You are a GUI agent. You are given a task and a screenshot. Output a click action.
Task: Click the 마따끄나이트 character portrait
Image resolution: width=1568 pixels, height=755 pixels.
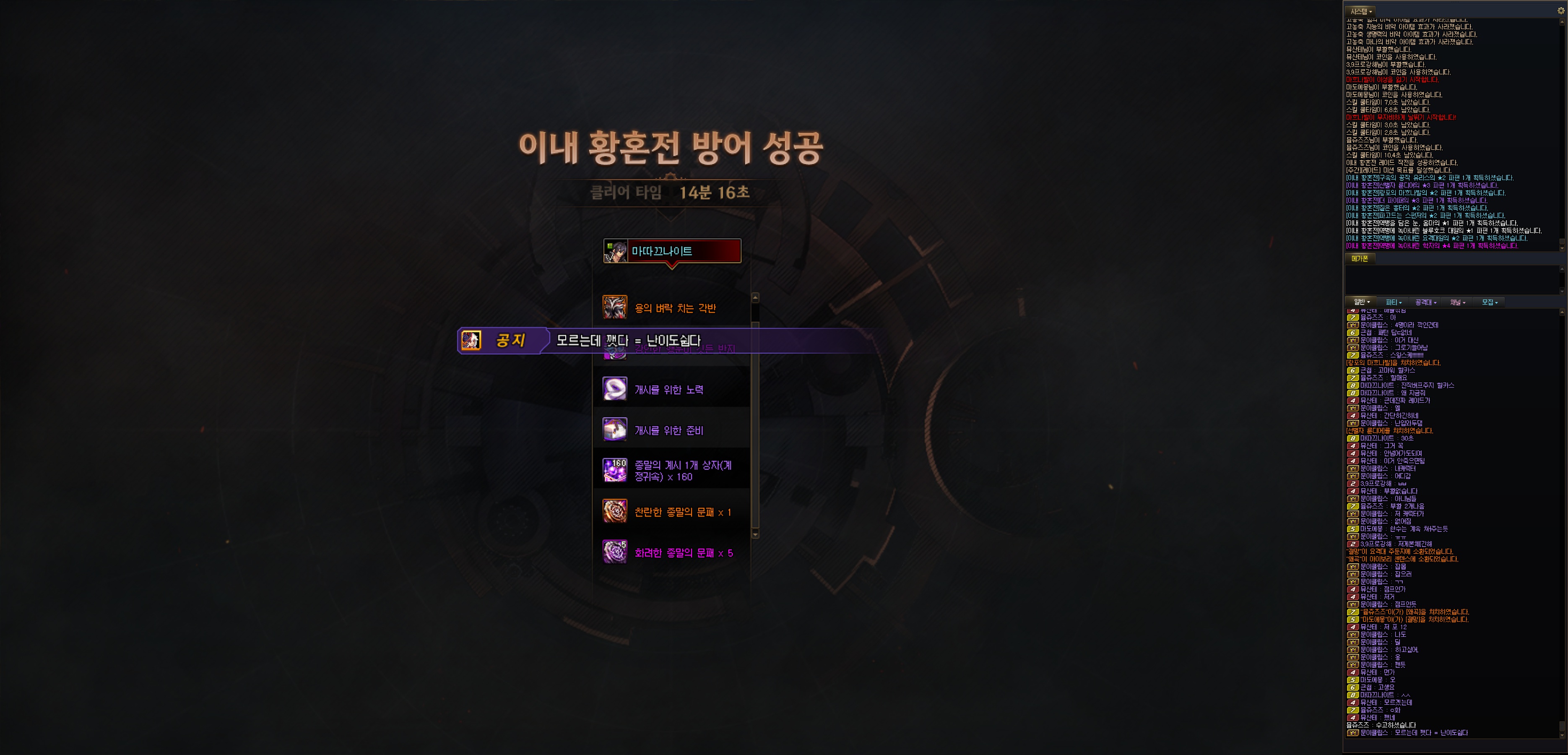point(616,252)
